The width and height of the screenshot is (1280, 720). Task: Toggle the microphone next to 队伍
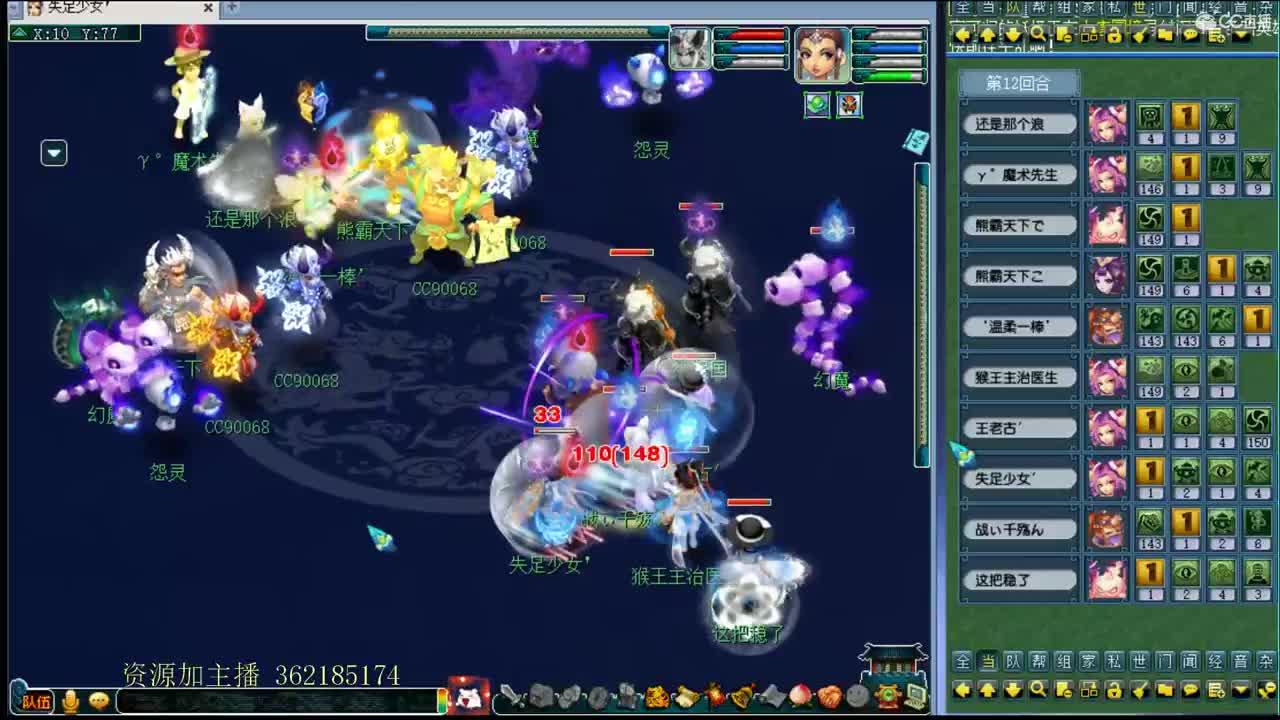(x=71, y=702)
